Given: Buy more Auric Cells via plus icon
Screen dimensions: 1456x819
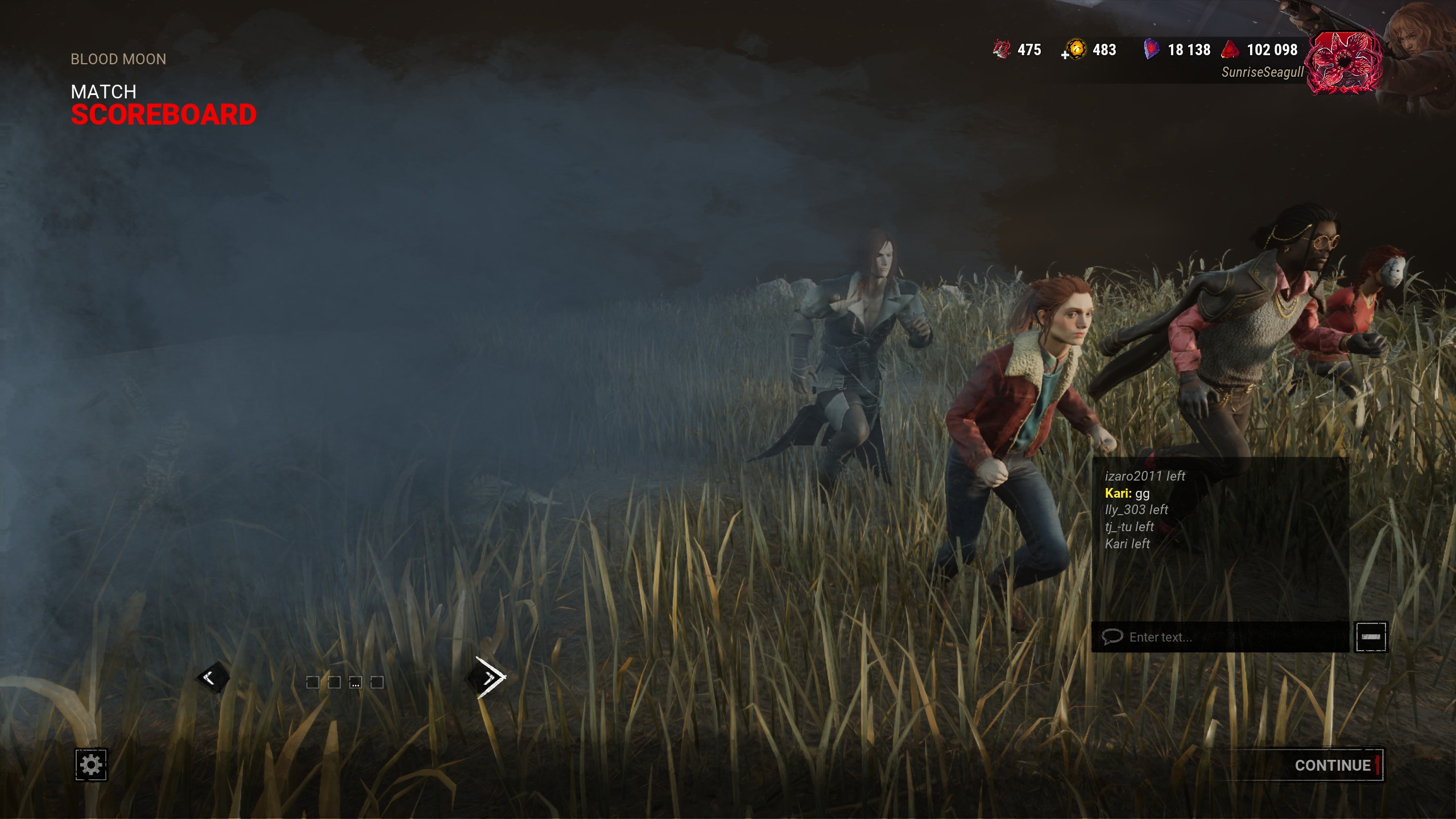Looking at the screenshot, I should (x=1065, y=55).
